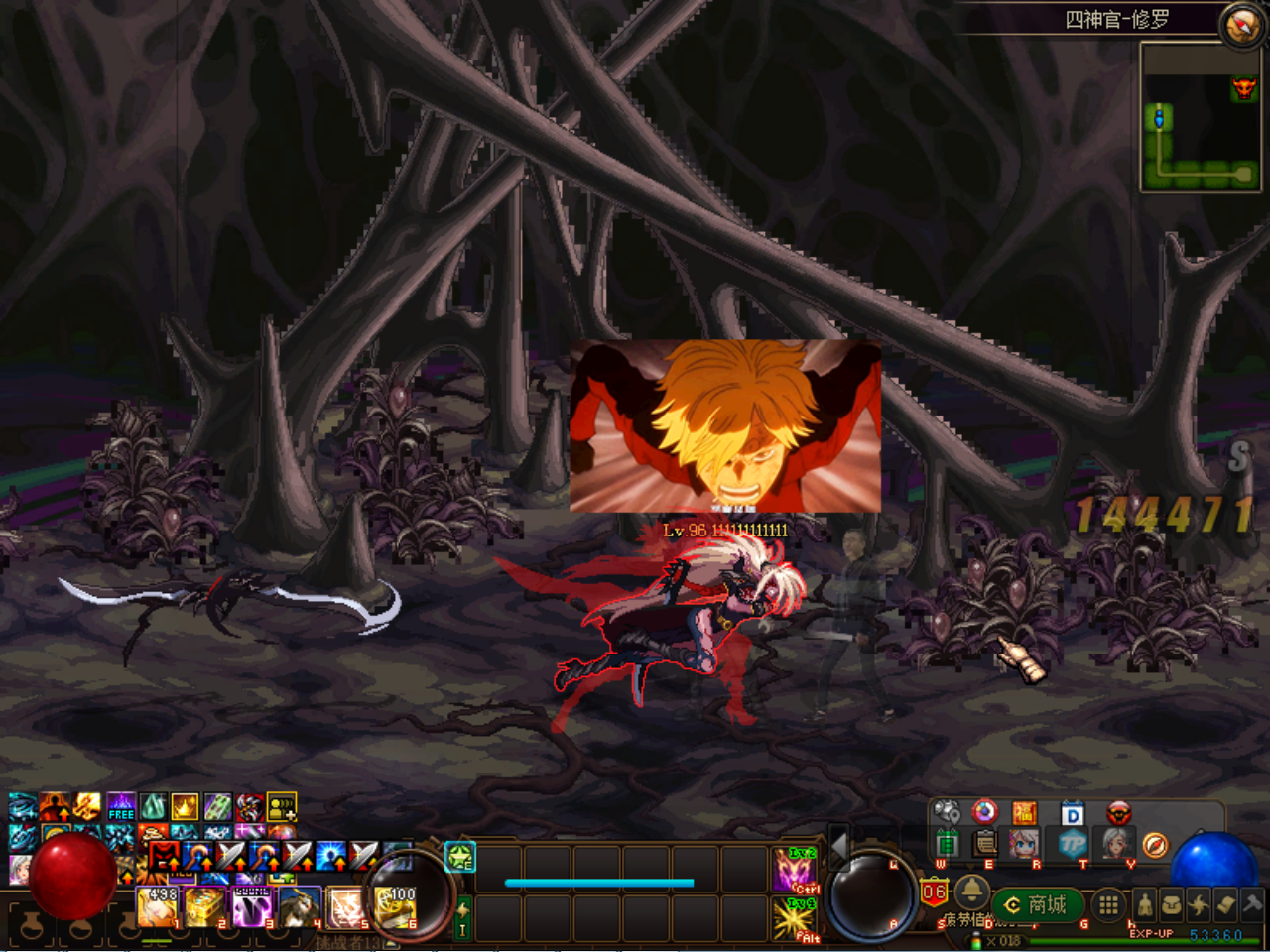Click the female character portrait icon labeled R
The height and width of the screenshot is (952, 1270).
click(1024, 845)
